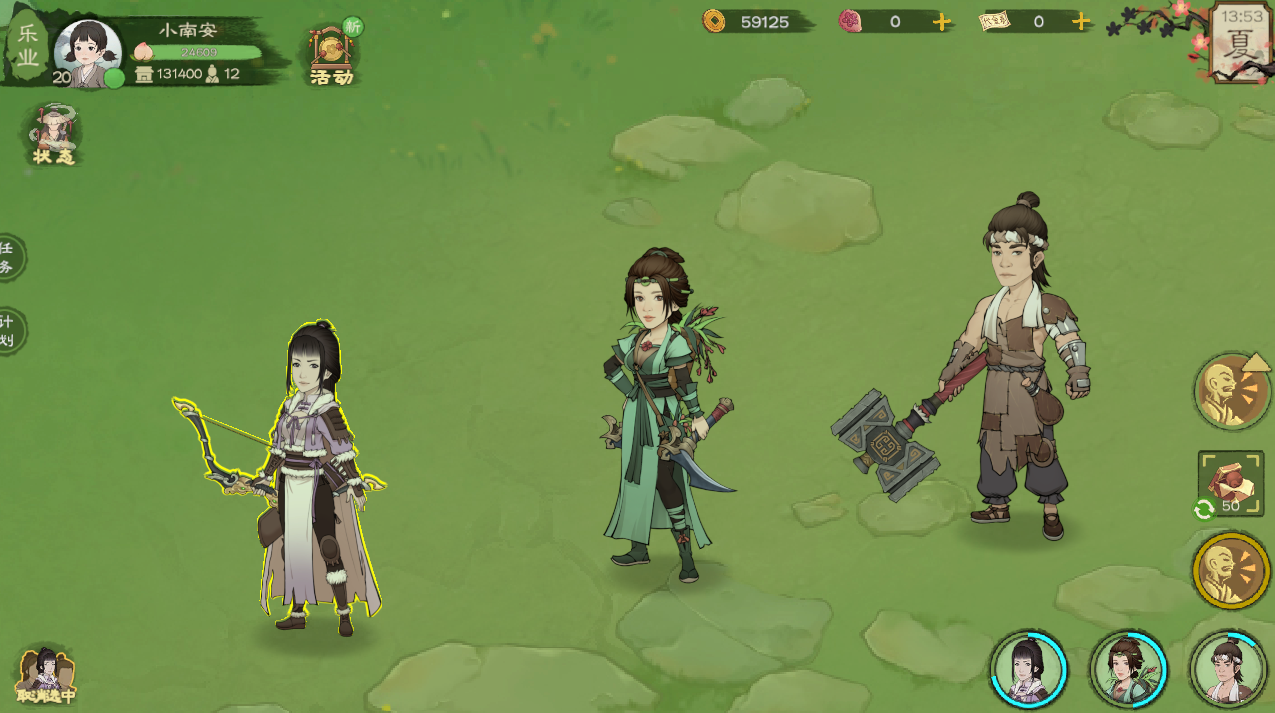This screenshot has height=713, width=1275.
Task: Click the 取消选中 deselect button
Action: tap(45, 676)
